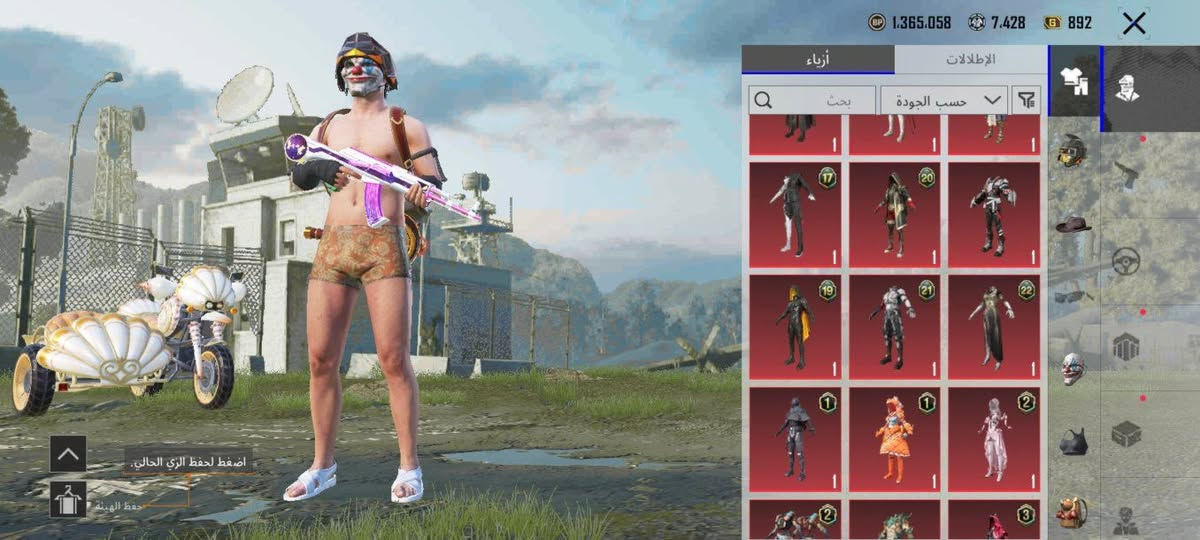This screenshot has width=1200, height=540.
Task: Open the filter funnel button
Action: [1026, 100]
